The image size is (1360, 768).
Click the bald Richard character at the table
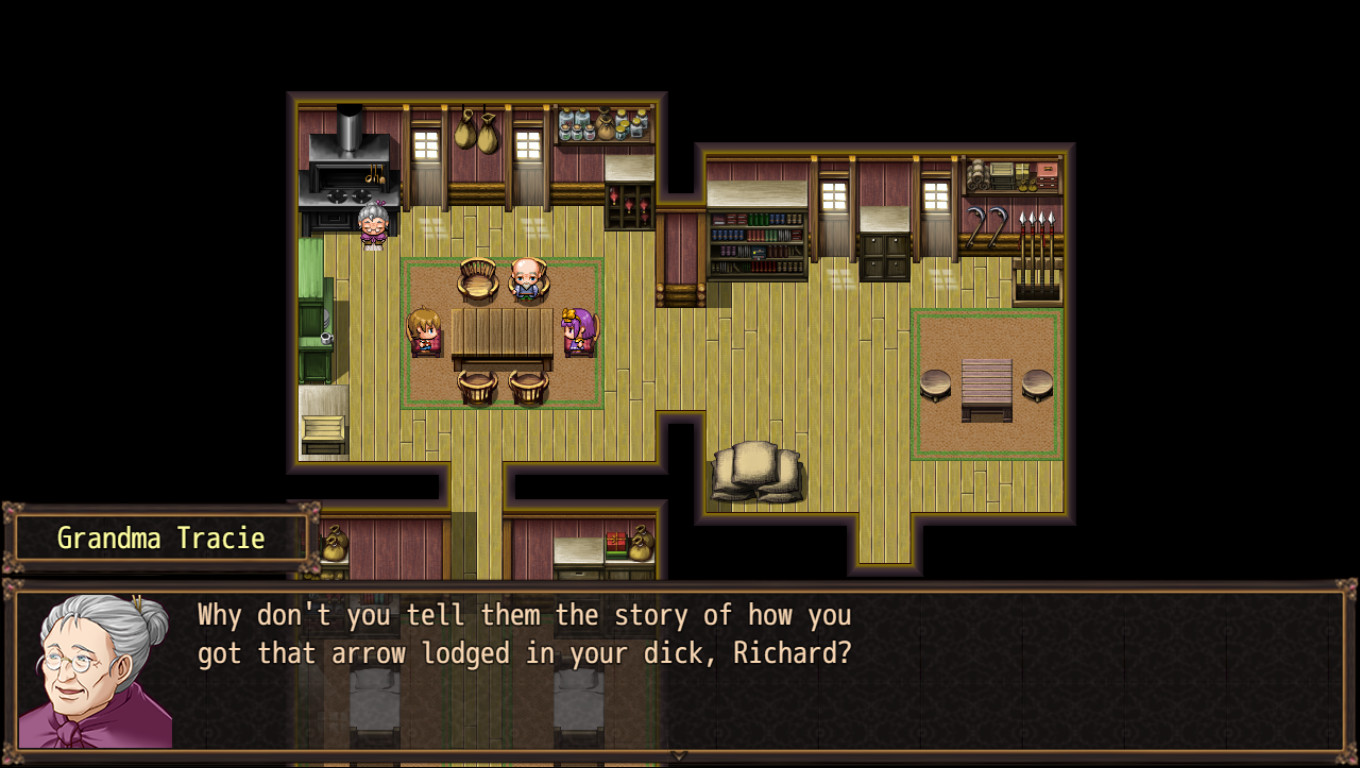[527, 278]
